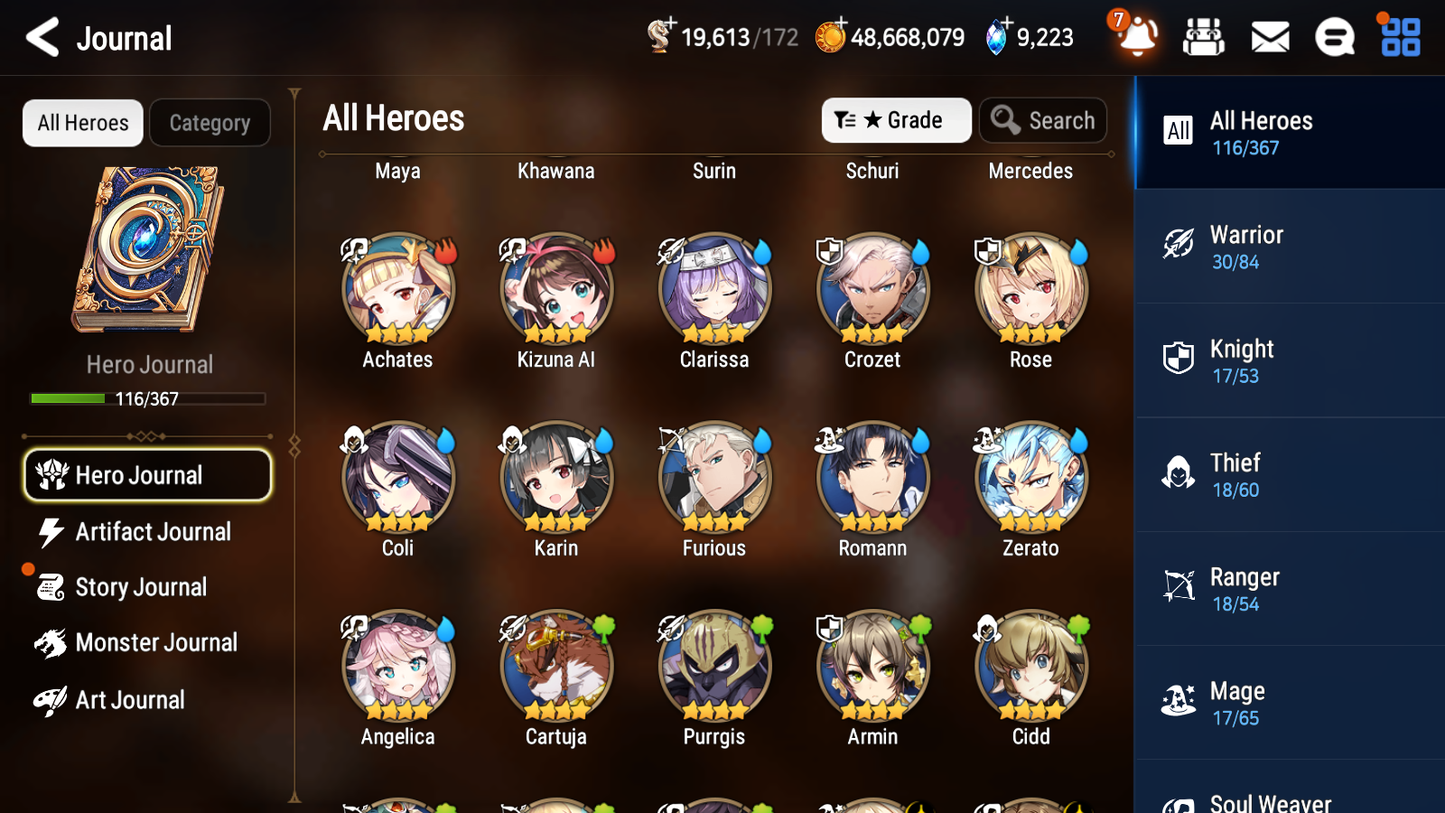Open the notifications bell

[x=1138, y=36]
